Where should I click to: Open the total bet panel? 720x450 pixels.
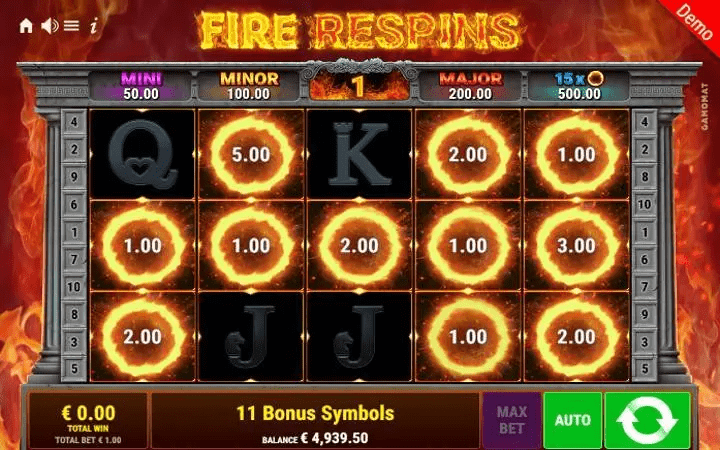pyautogui.click(x=87, y=420)
